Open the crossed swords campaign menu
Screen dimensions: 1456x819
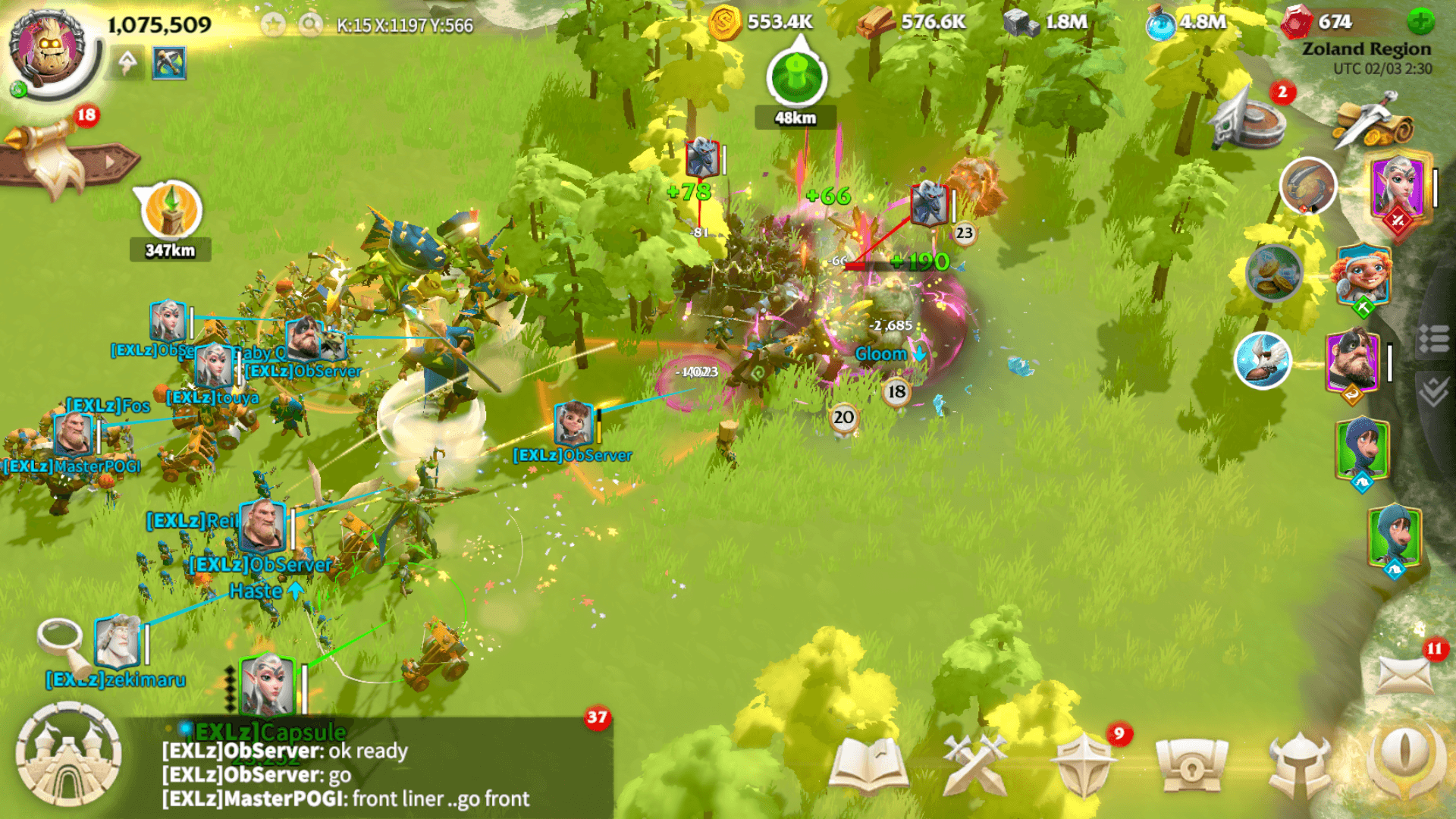pos(974,766)
